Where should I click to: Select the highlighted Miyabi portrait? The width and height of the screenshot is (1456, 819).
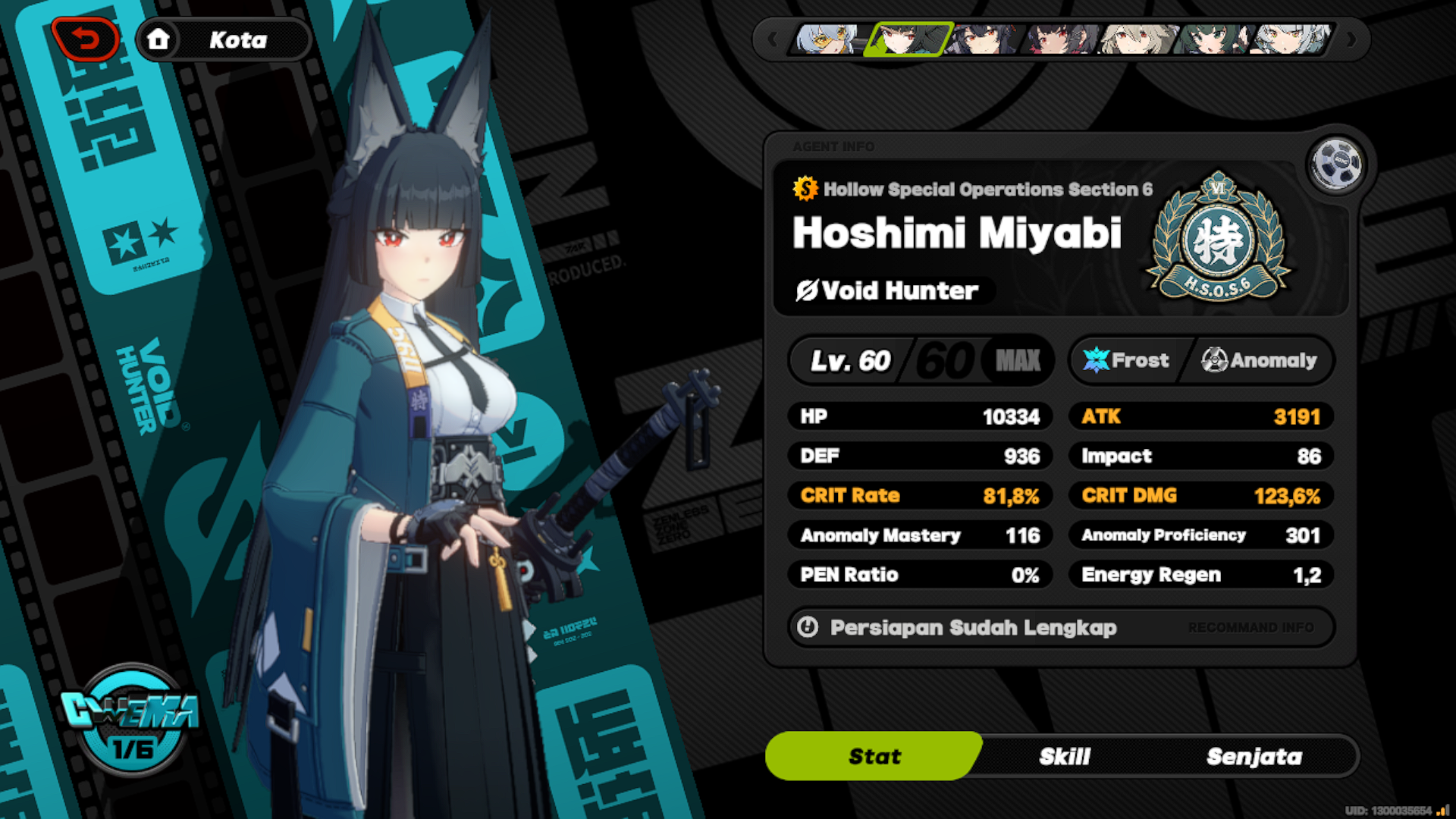pyautogui.click(x=908, y=39)
